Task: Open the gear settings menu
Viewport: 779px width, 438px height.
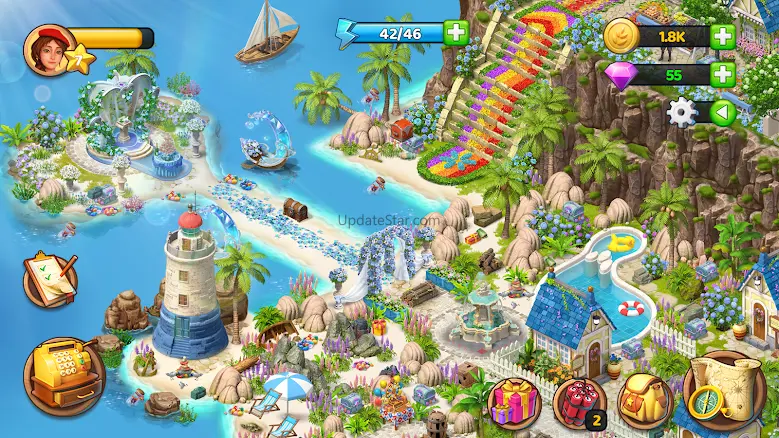Action: (x=681, y=112)
